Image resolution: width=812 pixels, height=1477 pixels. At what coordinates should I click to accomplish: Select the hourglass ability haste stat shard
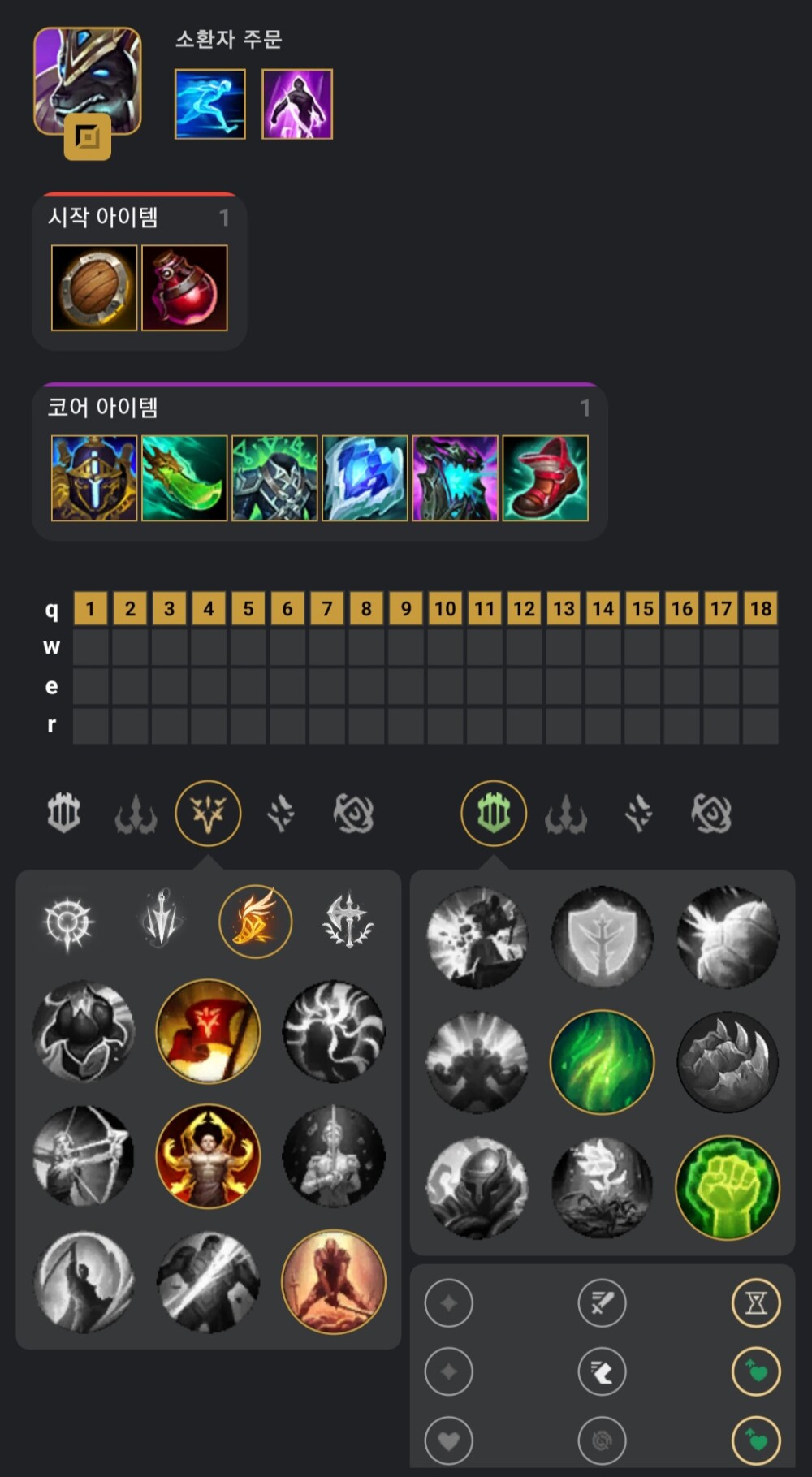point(756,1303)
